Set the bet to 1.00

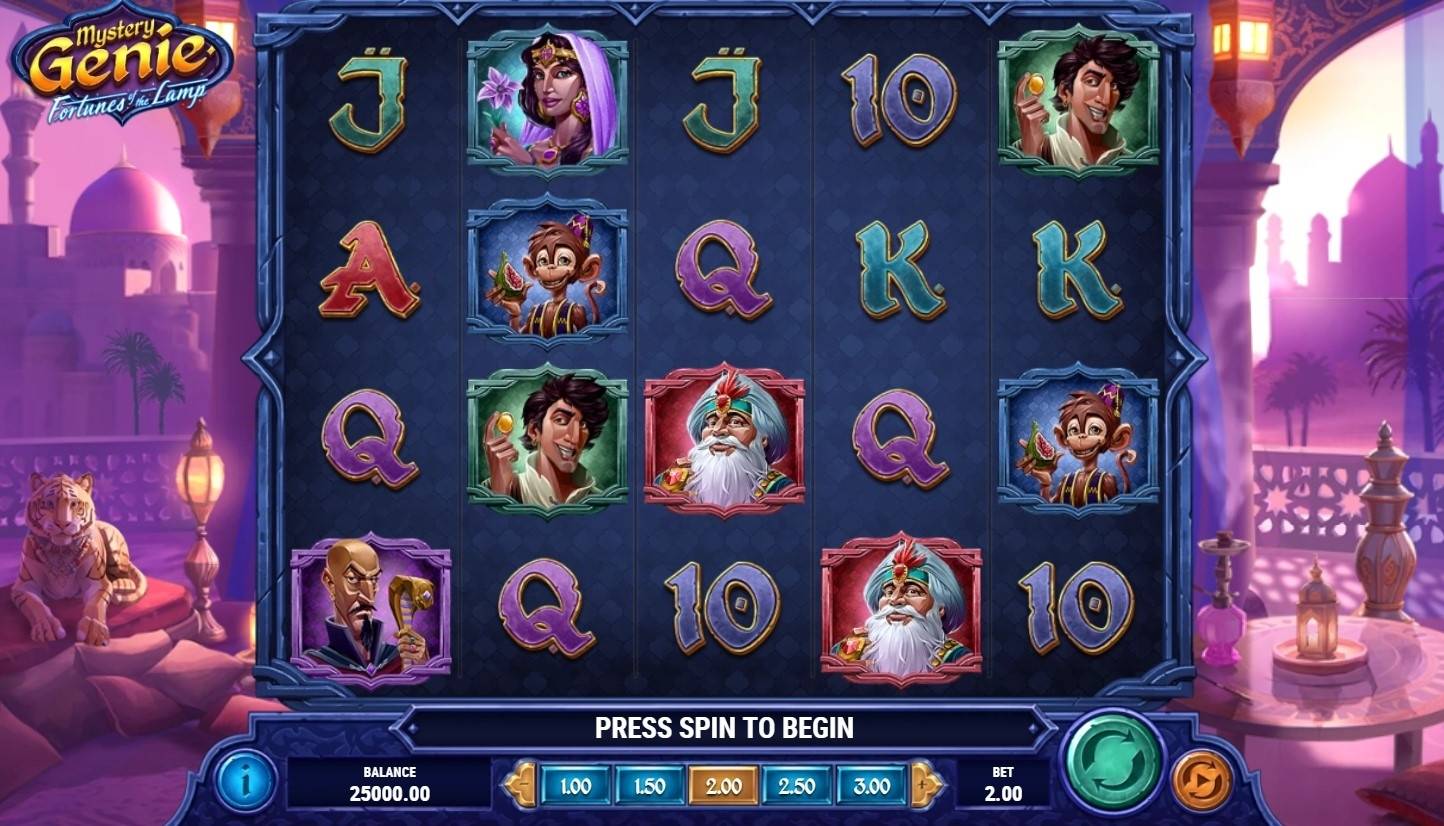point(575,786)
